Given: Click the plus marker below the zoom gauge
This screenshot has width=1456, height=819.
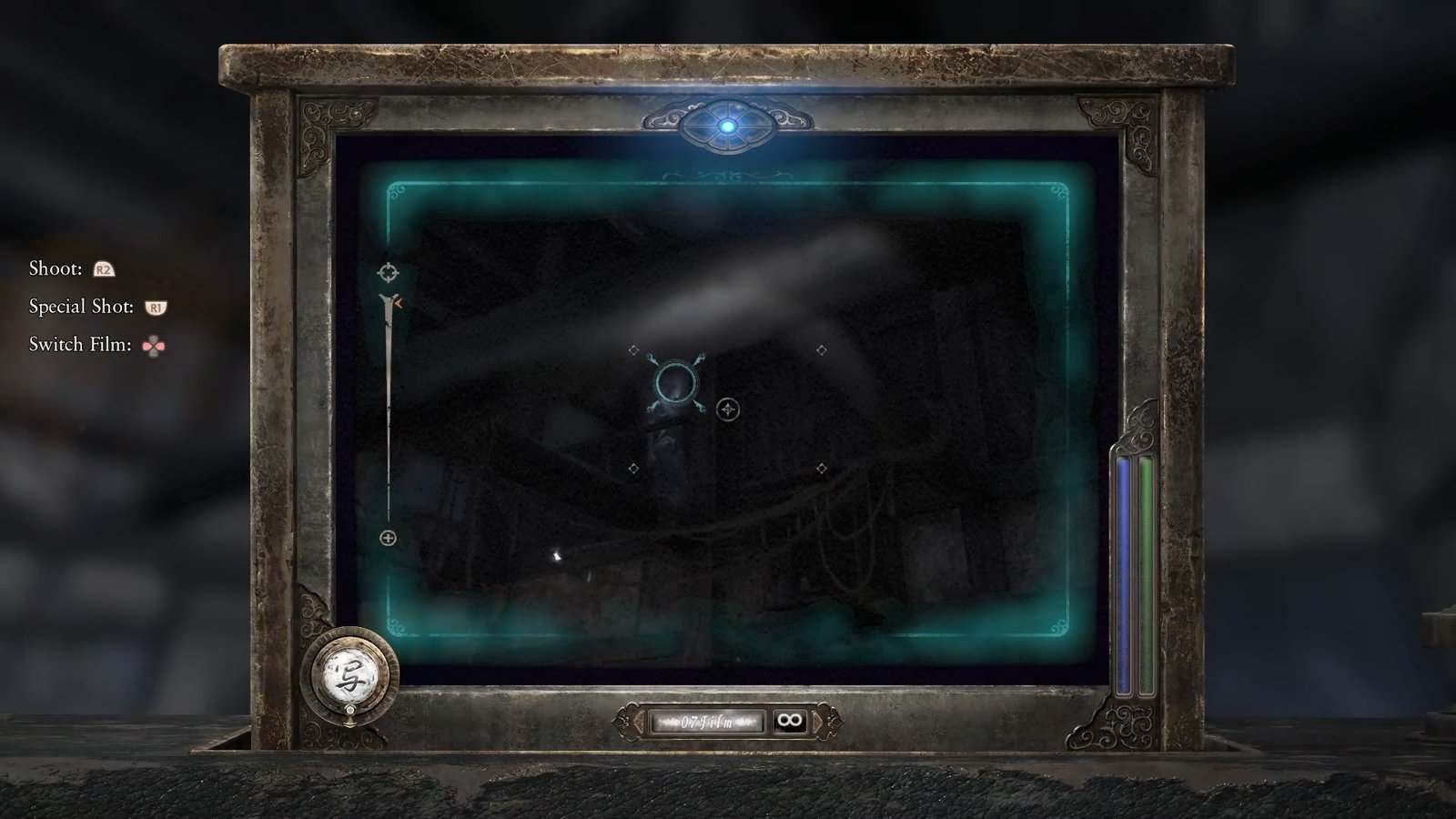Looking at the screenshot, I should pyautogui.click(x=389, y=539).
